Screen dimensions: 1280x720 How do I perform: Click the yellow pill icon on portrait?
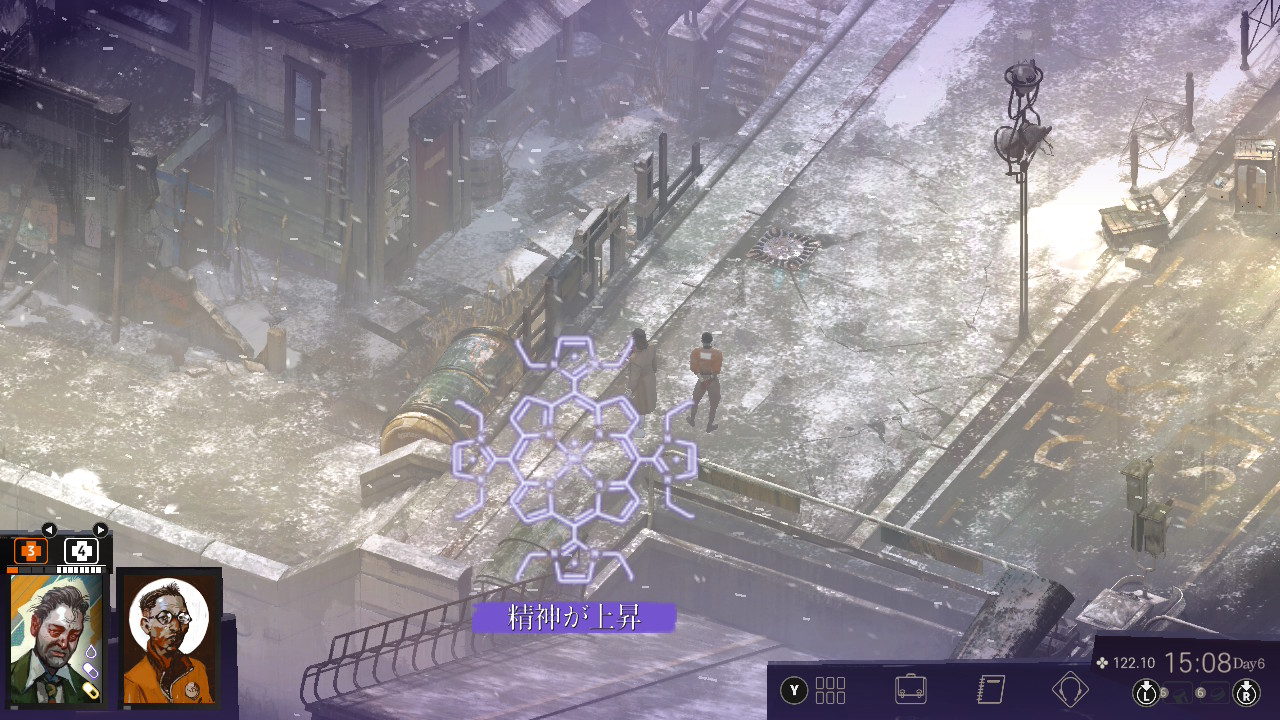pos(92,691)
